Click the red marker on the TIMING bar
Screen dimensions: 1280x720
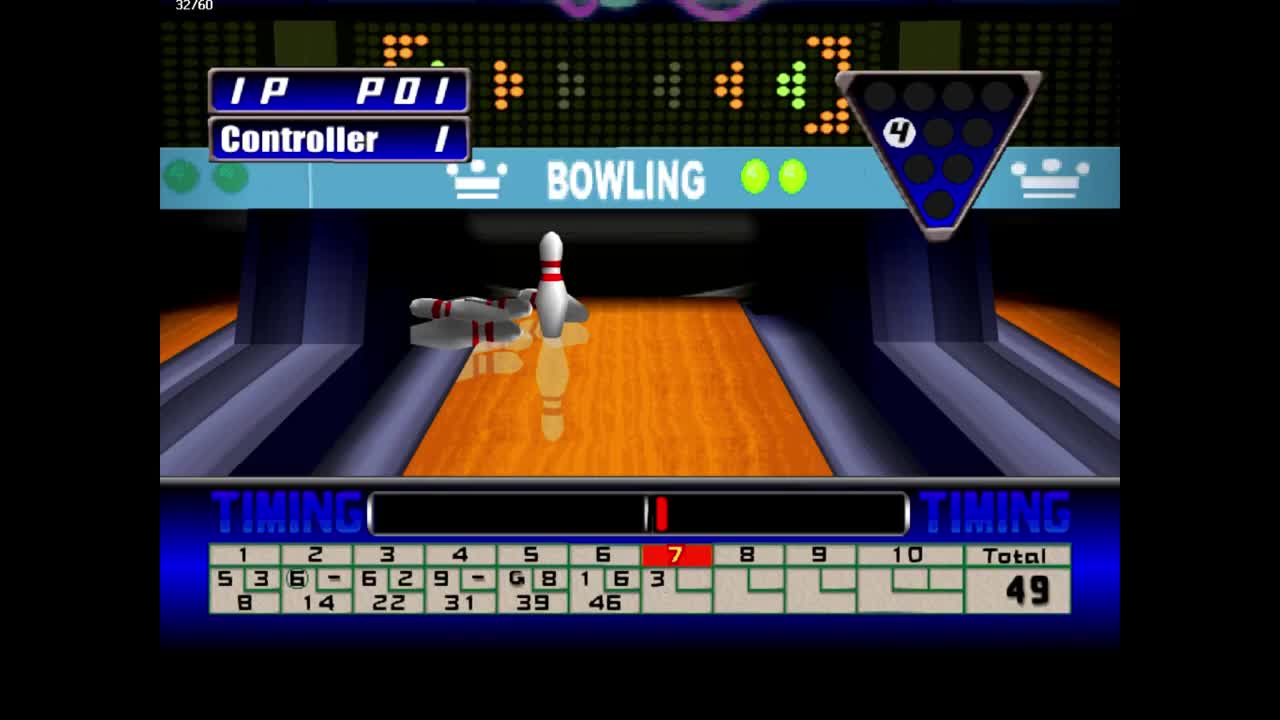(x=662, y=513)
